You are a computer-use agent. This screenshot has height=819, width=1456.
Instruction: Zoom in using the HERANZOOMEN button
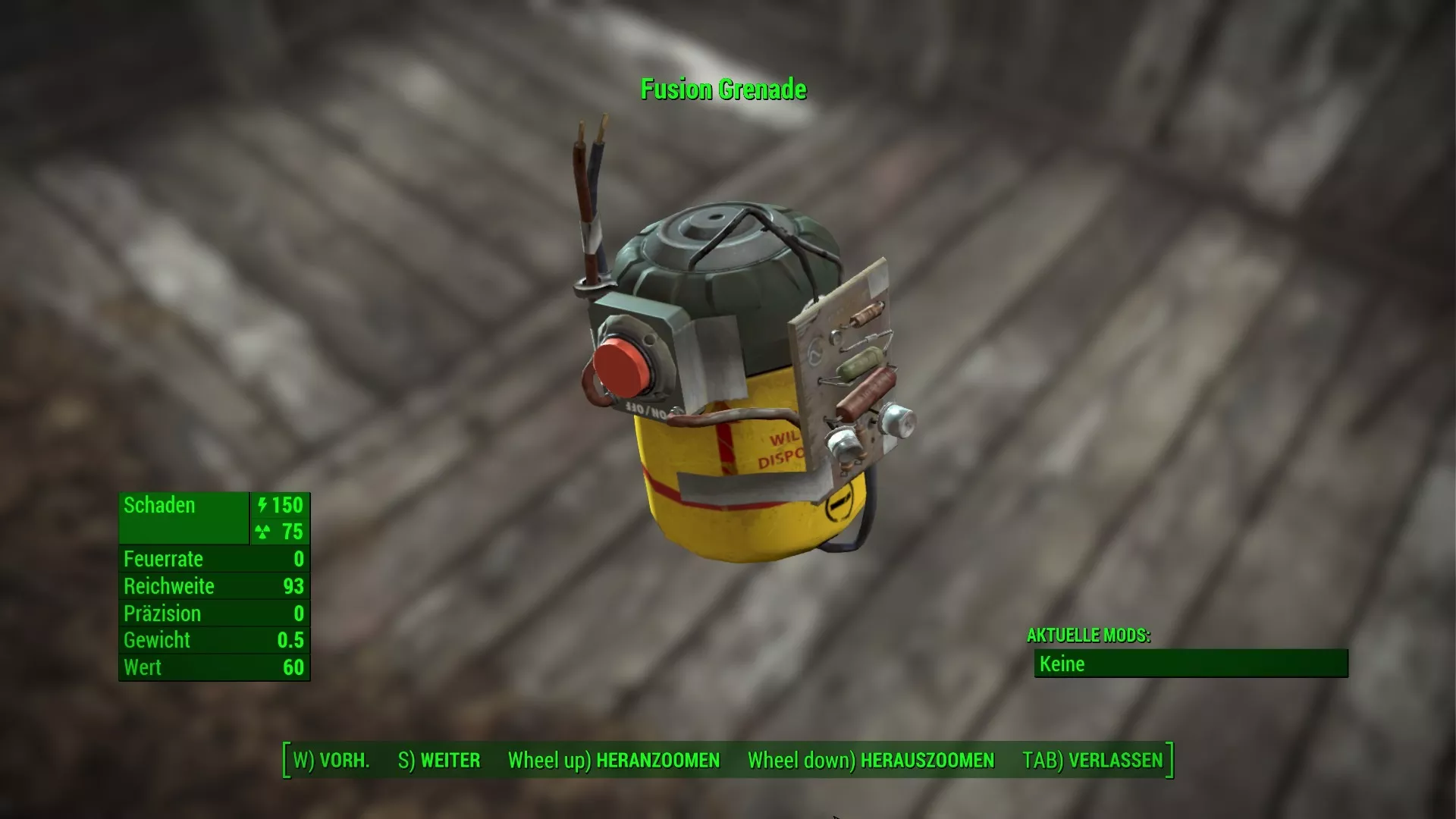(613, 761)
